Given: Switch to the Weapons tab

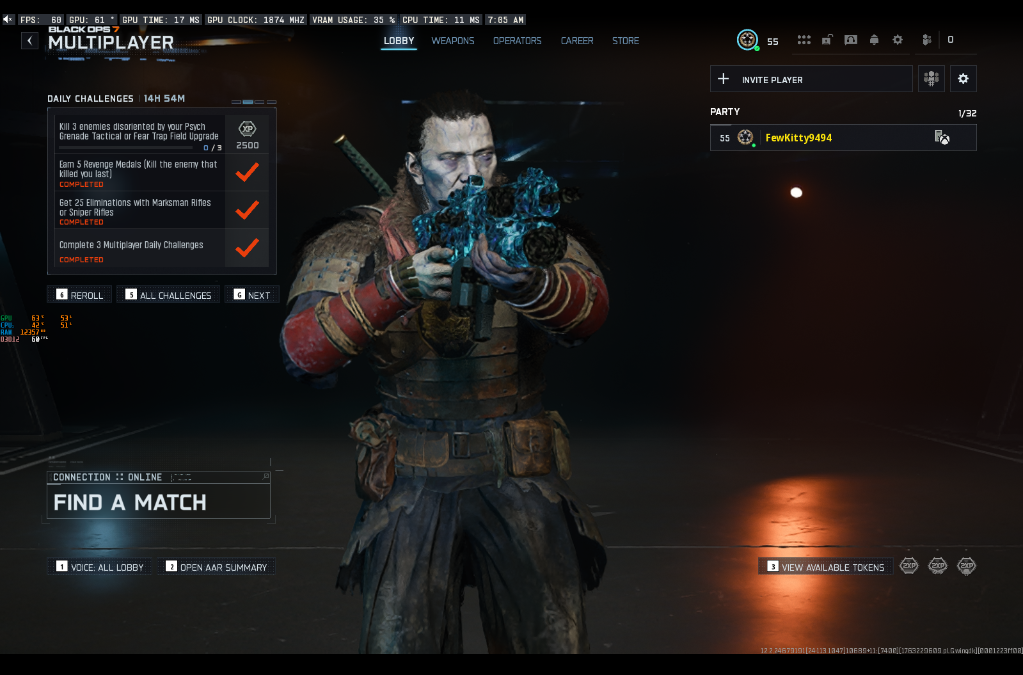Looking at the screenshot, I should [x=453, y=41].
